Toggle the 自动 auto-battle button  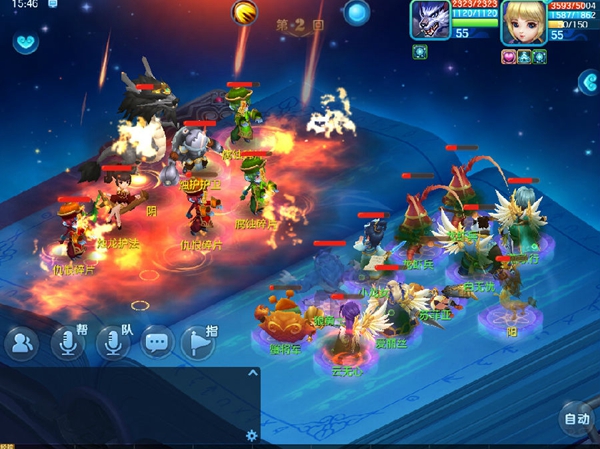(x=575, y=419)
